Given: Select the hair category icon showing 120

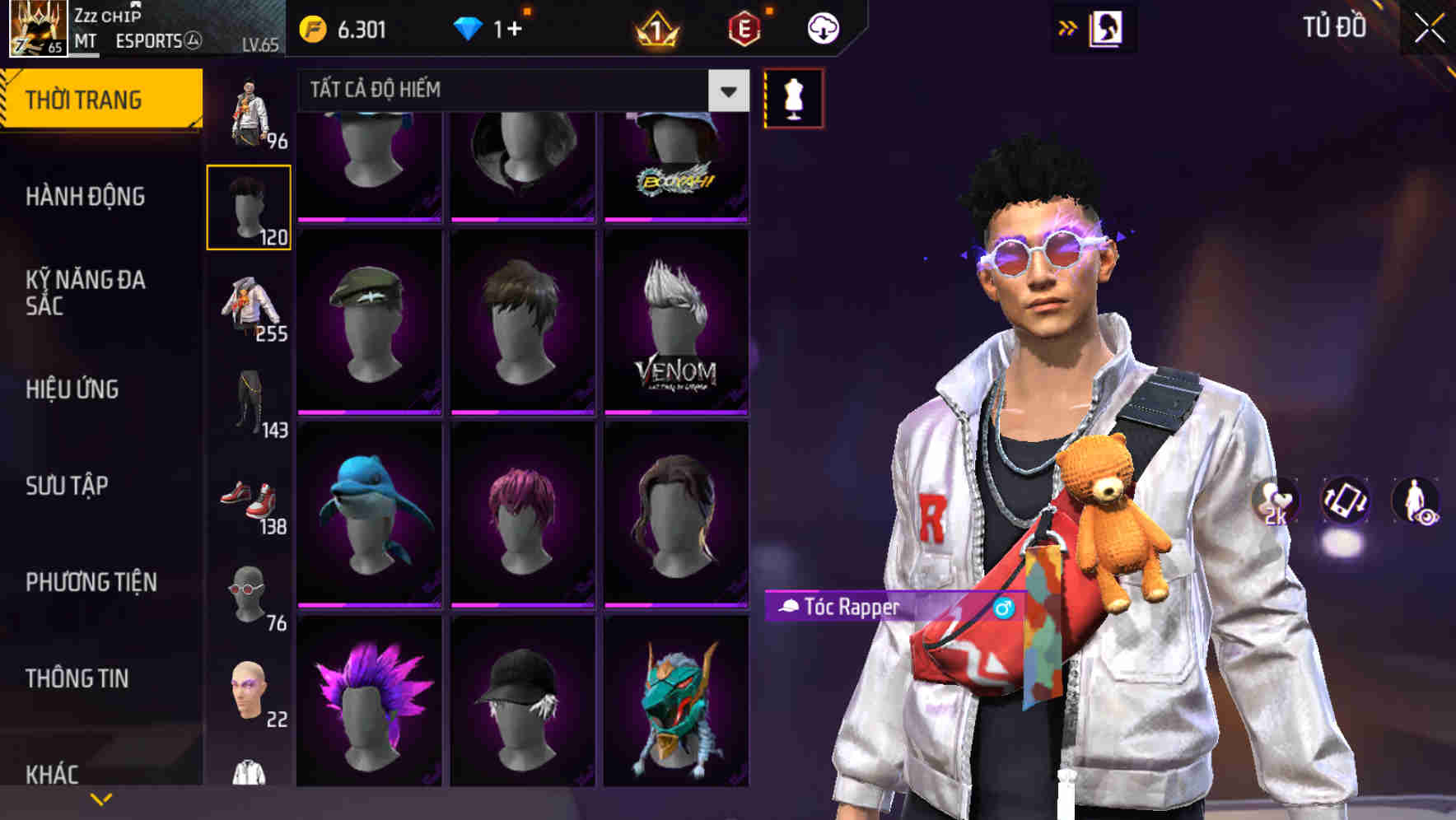Looking at the screenshot, I should click(x=249, y=204).
